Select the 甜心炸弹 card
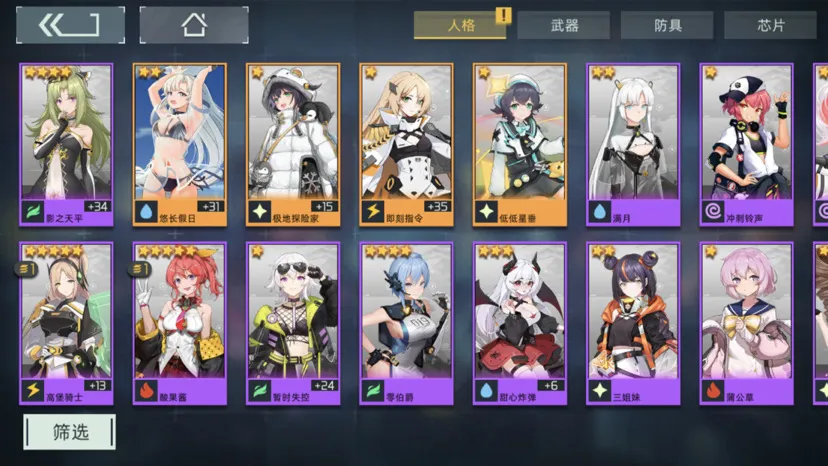 (x=520, y=323)
